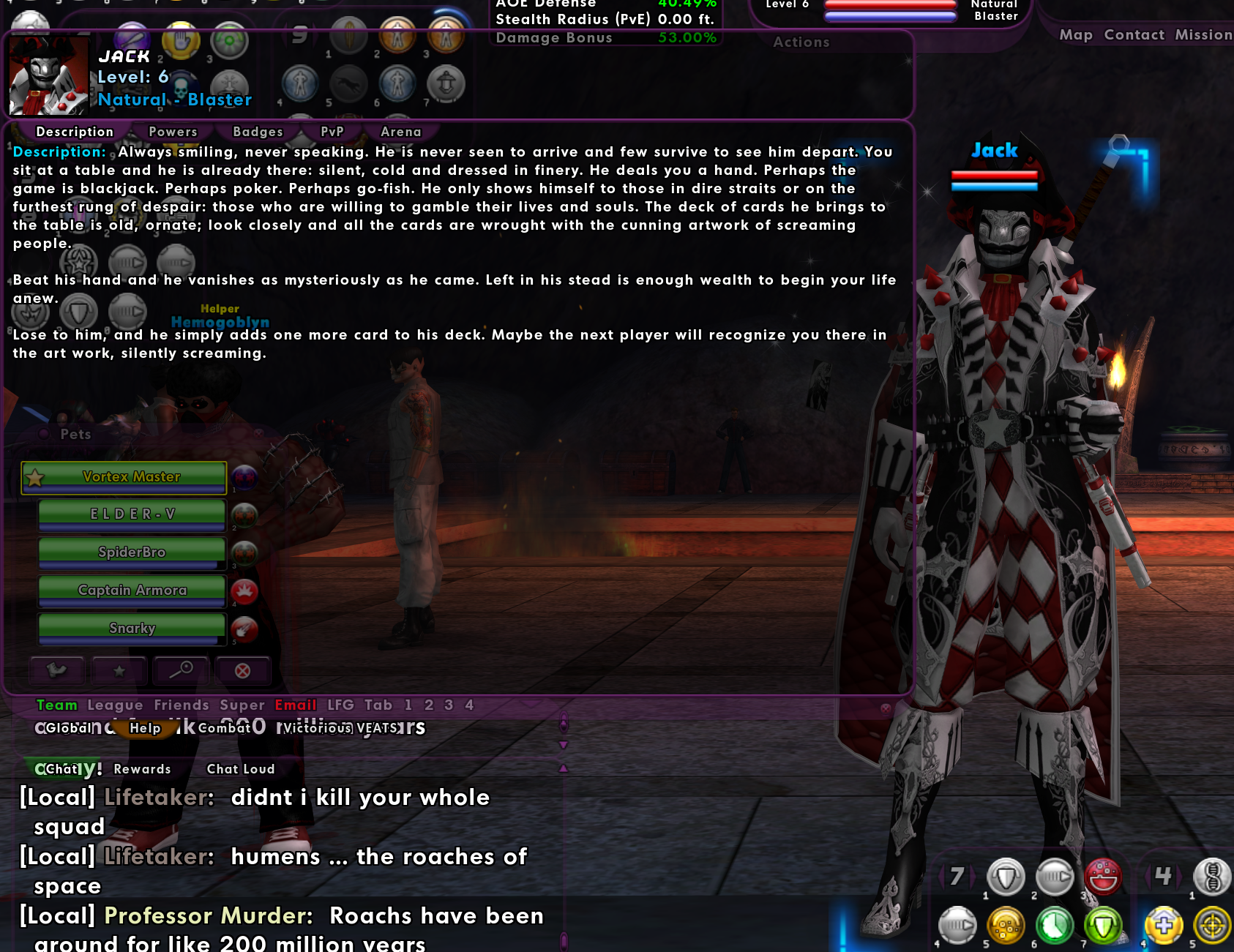Open the Email tab
The width and height of the screenshot is (1234, 952).
coord(296,705)
